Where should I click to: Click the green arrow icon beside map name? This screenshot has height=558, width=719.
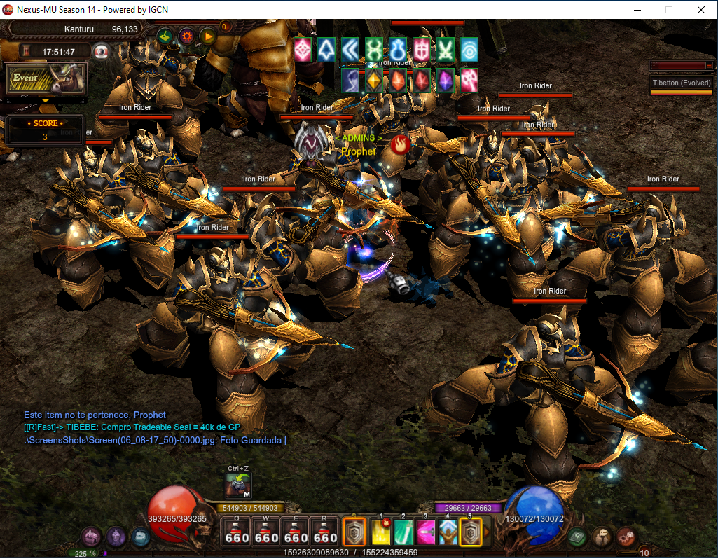tap(163, 37)
